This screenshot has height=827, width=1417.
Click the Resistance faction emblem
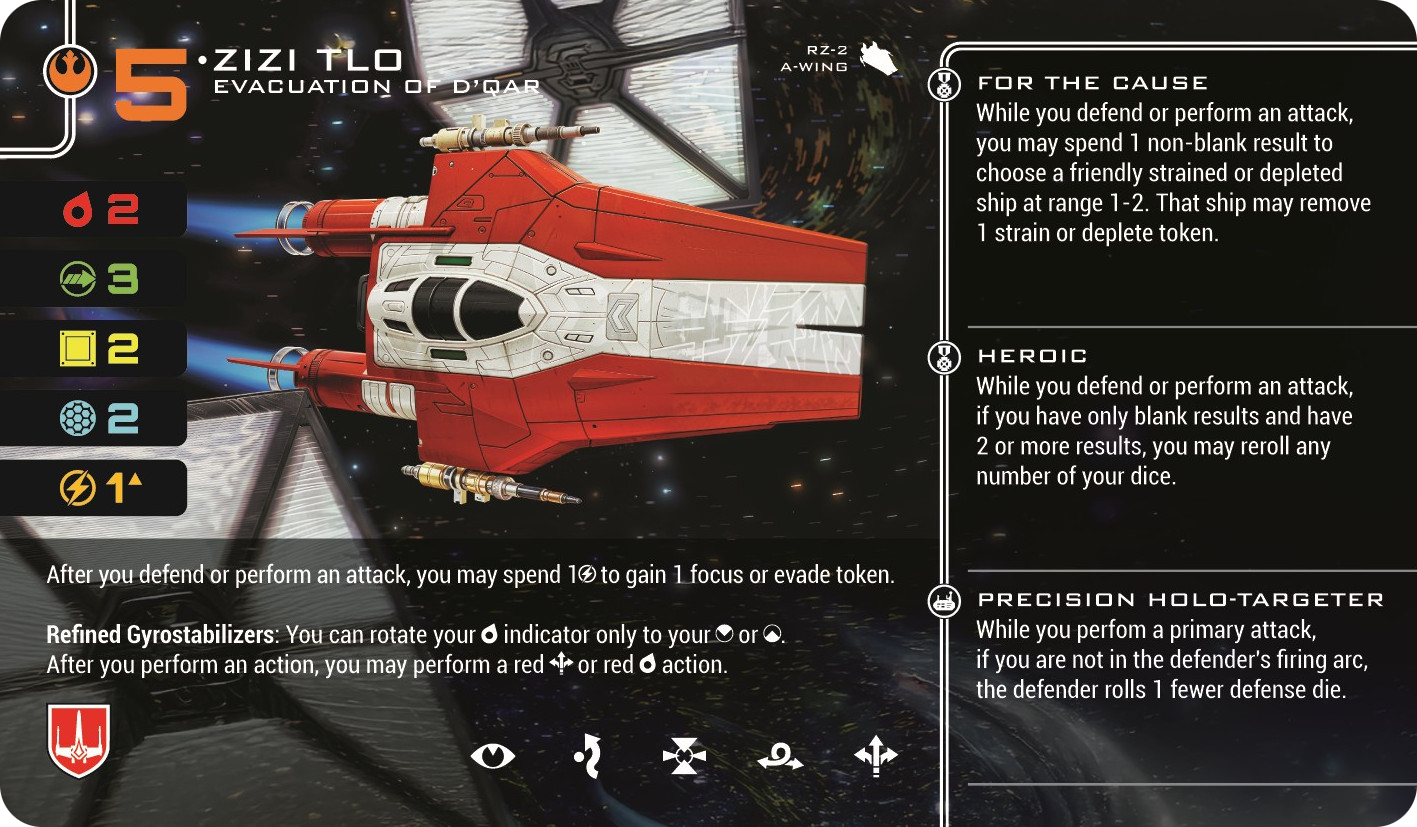[x=70, y=72]
